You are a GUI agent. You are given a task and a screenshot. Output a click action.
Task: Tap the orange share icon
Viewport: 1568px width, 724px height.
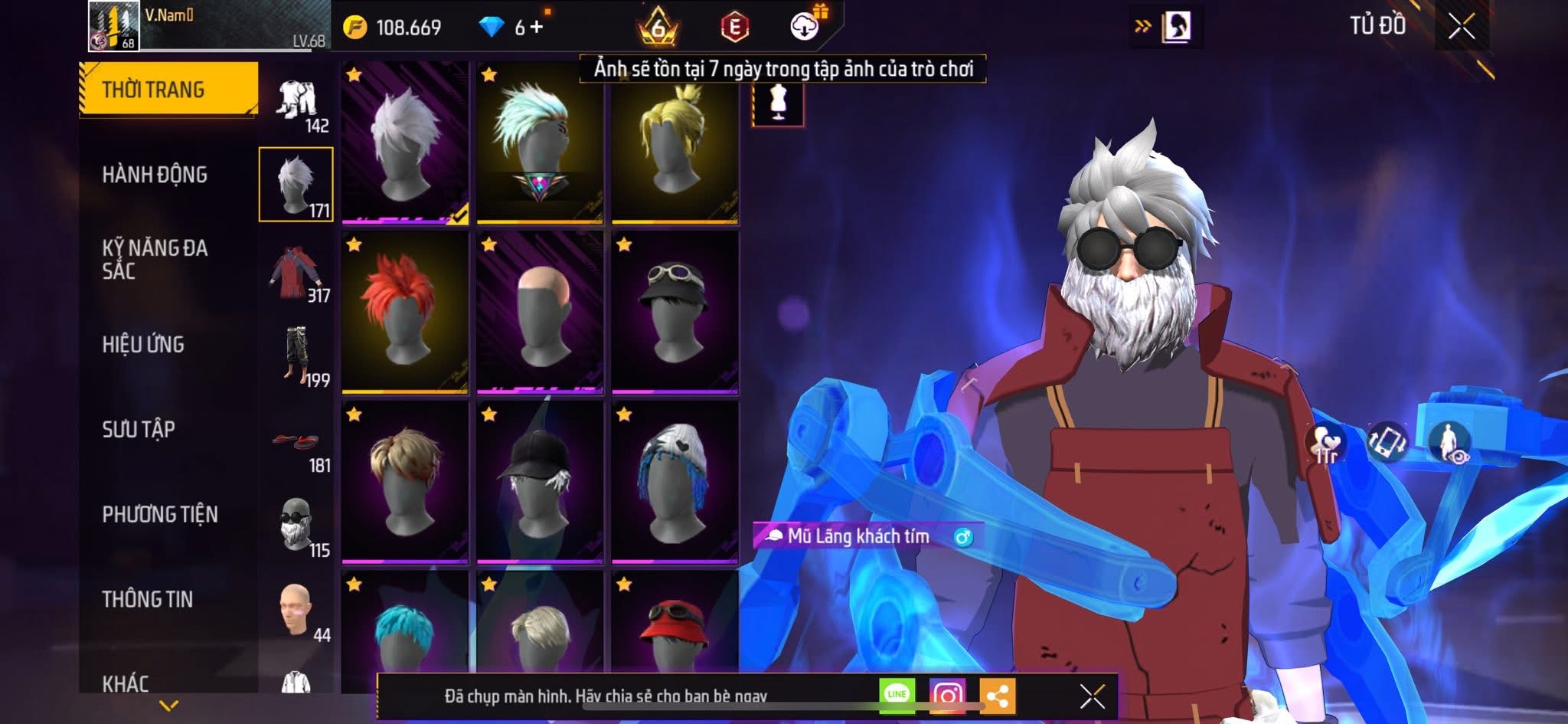click(997, 696)
